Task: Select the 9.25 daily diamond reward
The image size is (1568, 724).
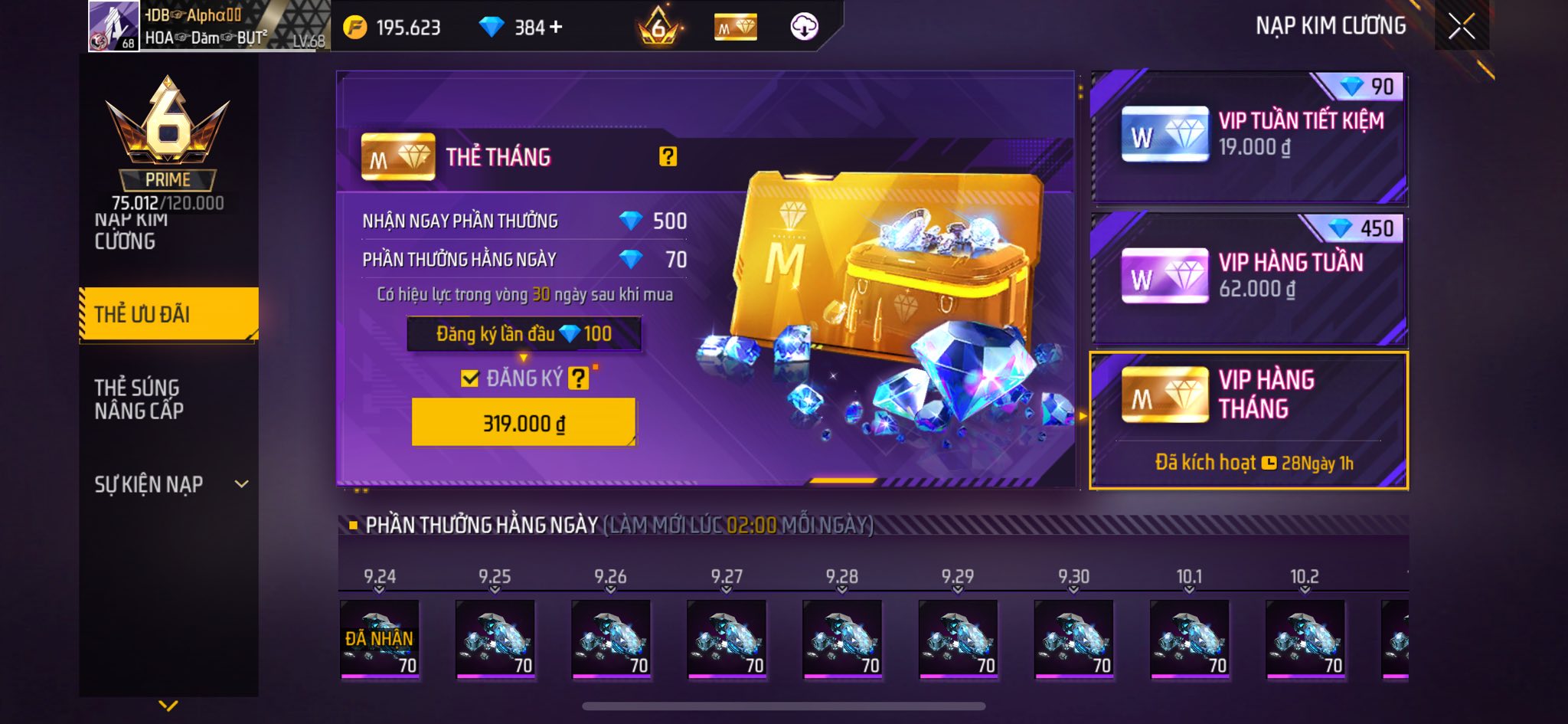Action: pos(495,639)
